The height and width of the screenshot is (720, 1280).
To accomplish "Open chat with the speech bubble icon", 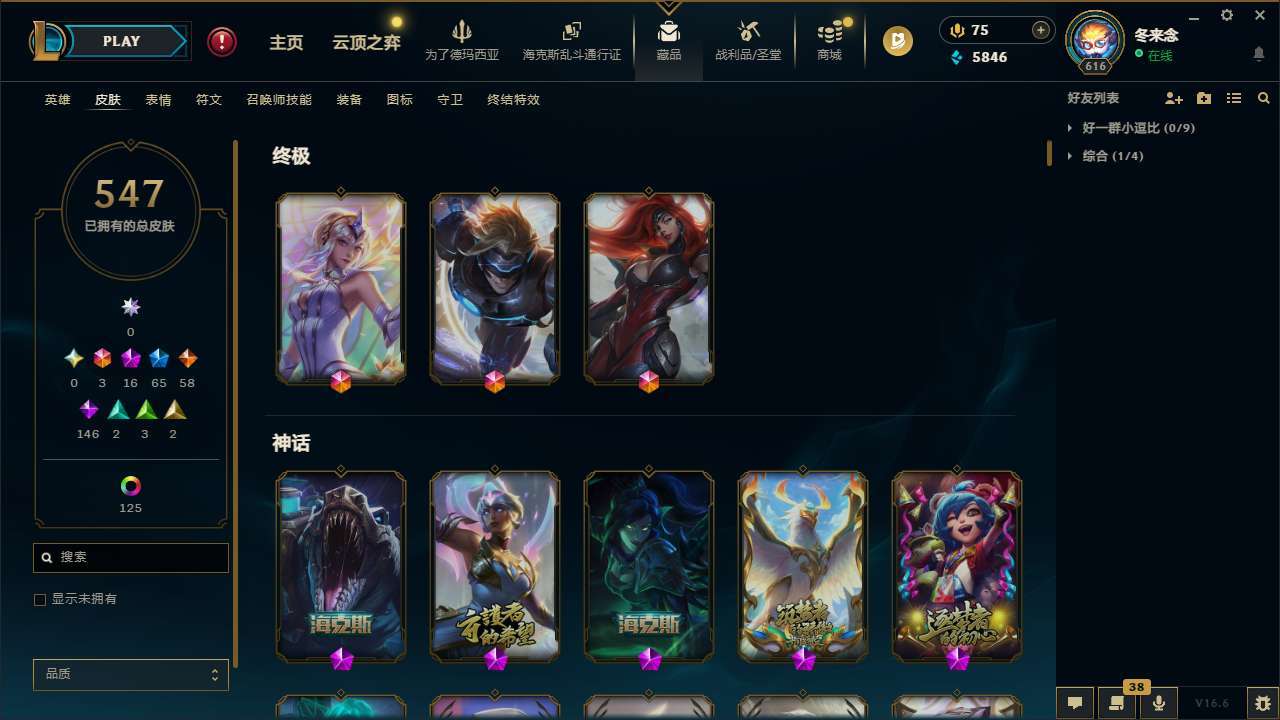I will point(1075,703).
